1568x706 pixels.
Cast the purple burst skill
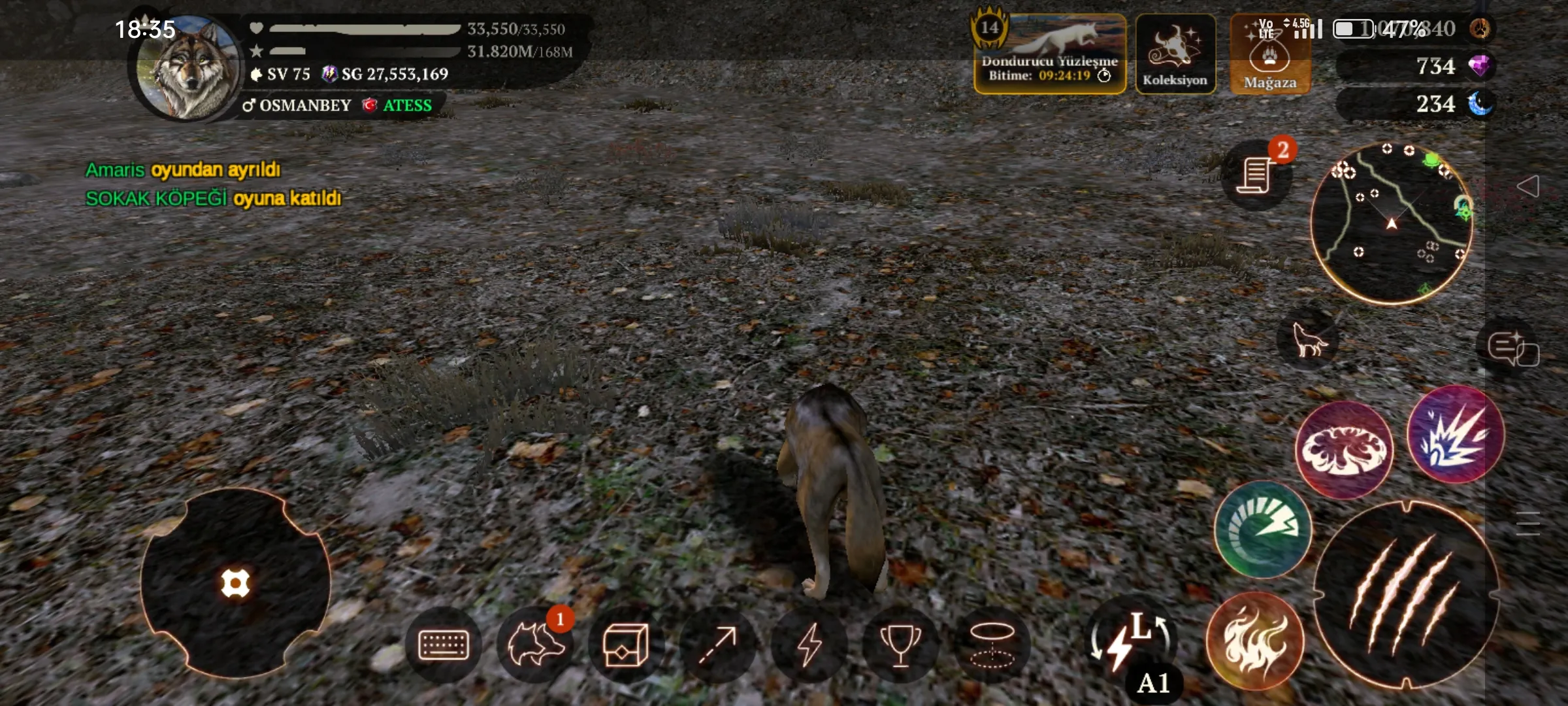pyautogui.click(x=1456, y=434)
